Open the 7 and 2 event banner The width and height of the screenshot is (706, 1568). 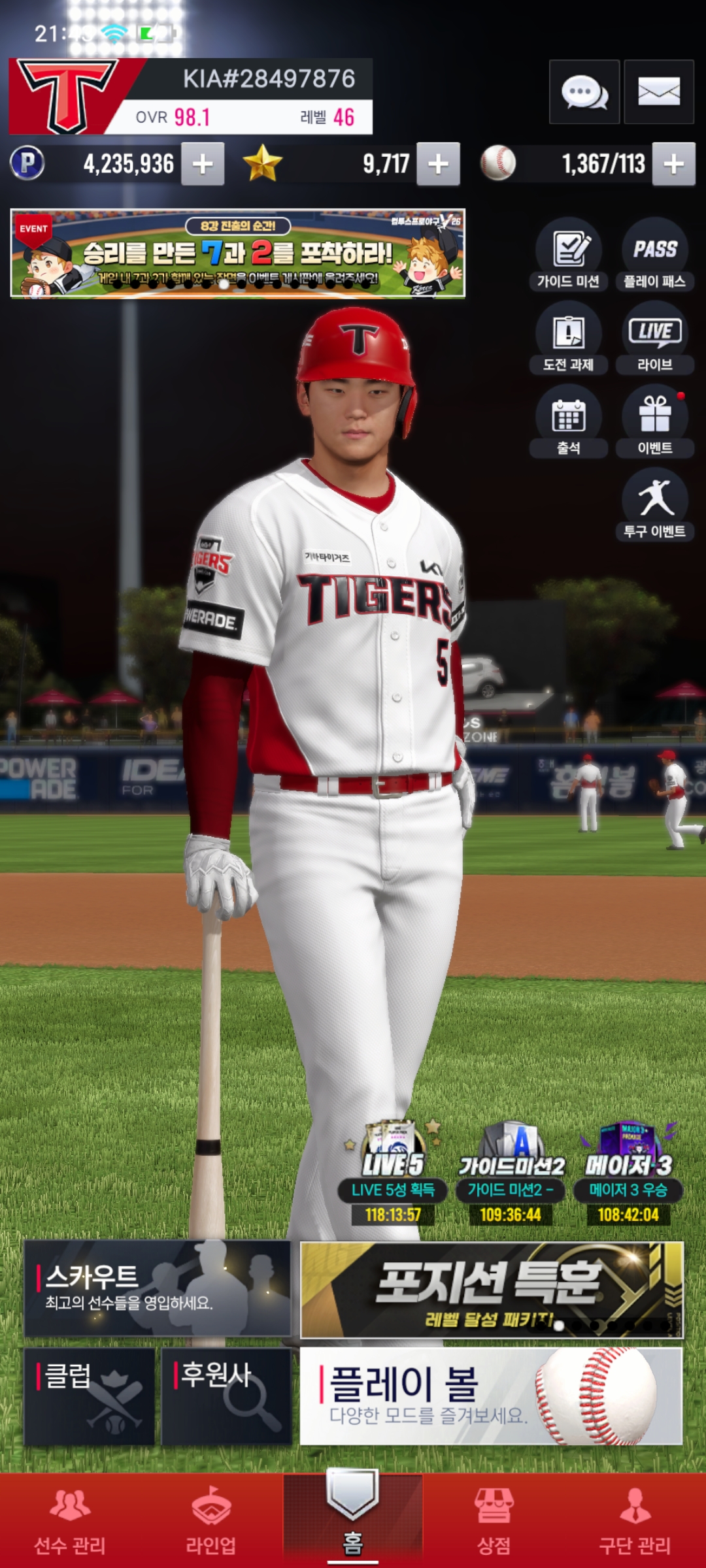[x=237, y=253]
